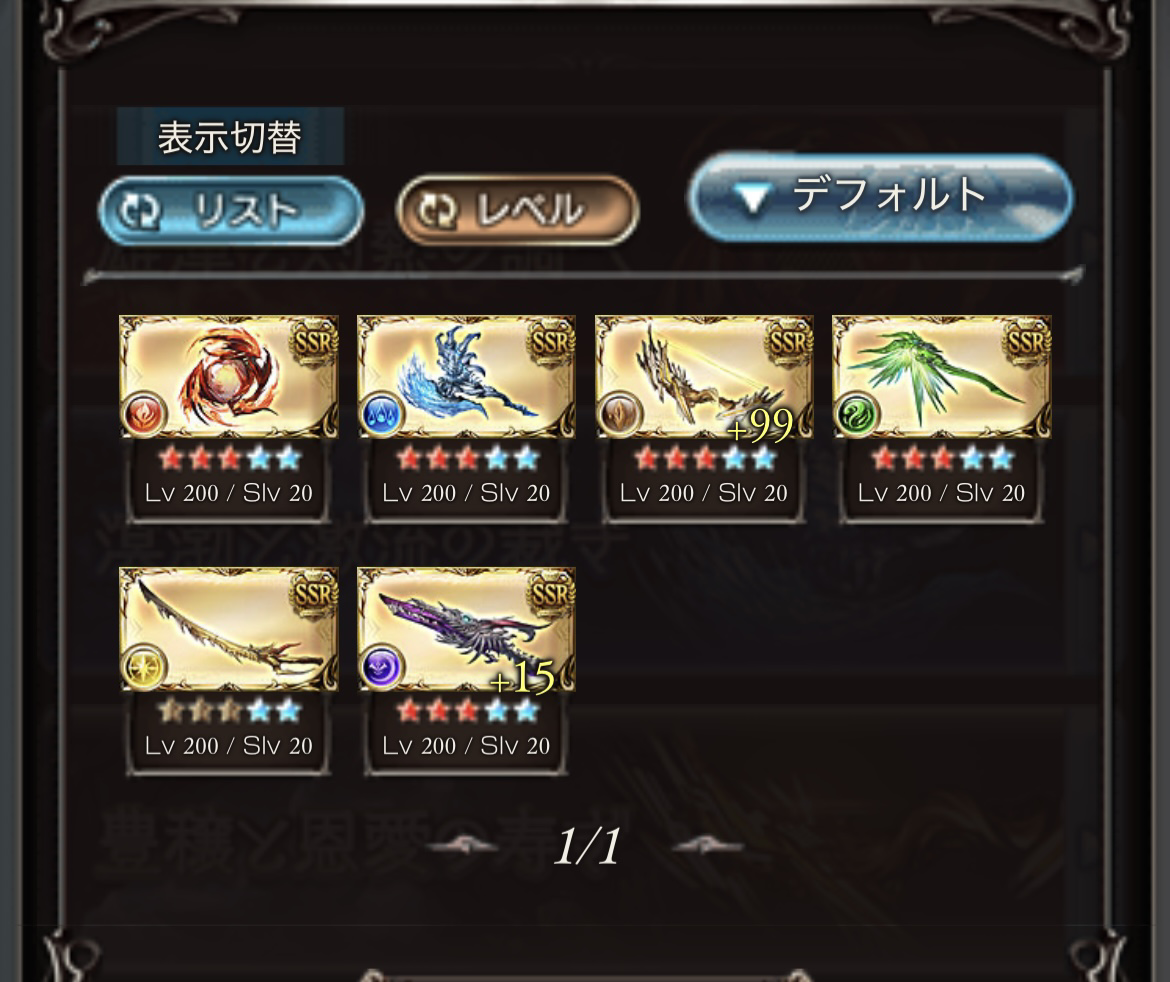Go to next page arrow
The height and width of the screenshot is (982, 1170).
click(708, 847)
